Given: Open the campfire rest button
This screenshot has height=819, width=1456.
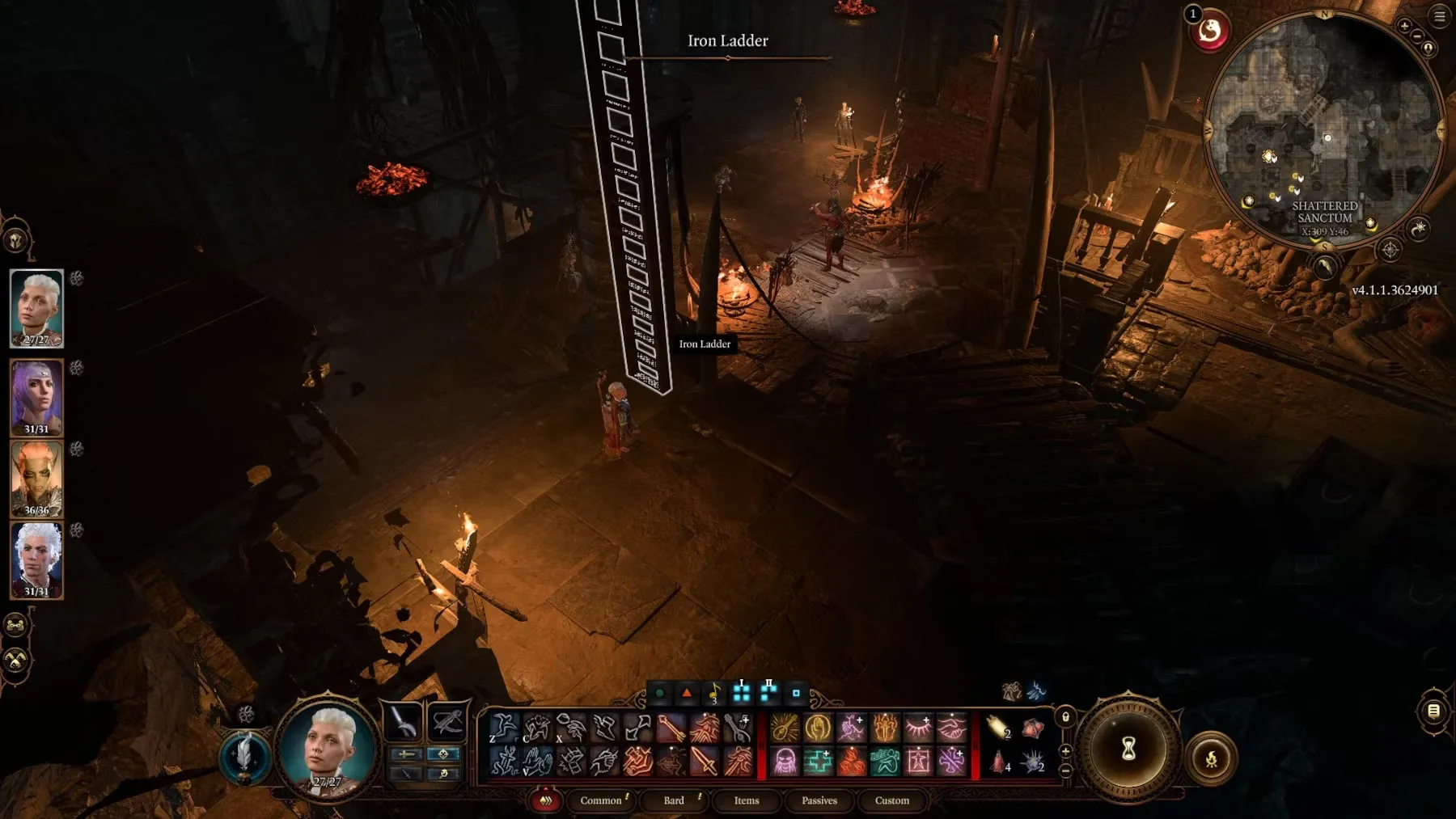Looking at the screenshot, I should tap(1211, 758).
